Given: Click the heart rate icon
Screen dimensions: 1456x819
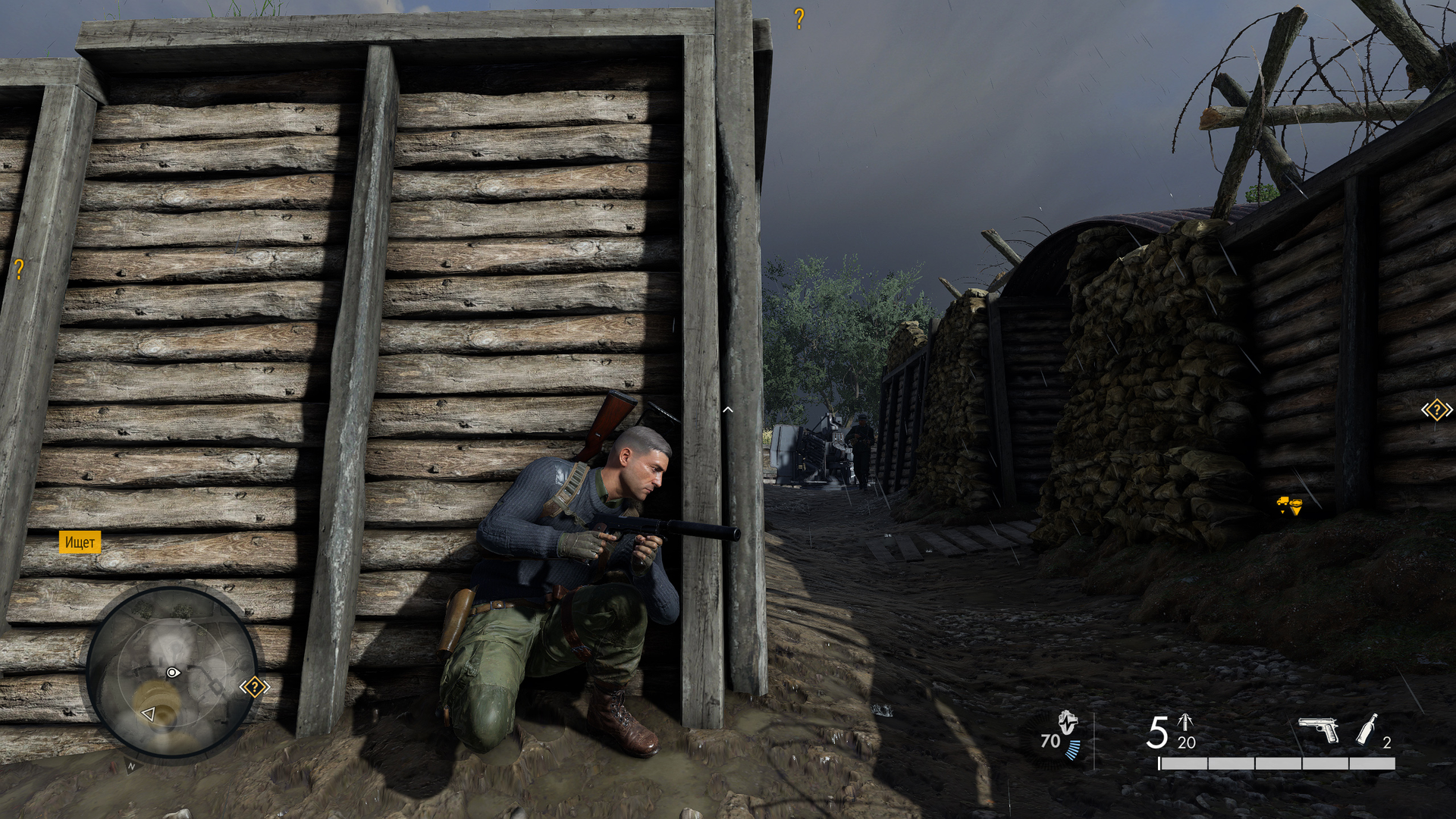Looking at the screenshot, I should tap(1068, 723).
